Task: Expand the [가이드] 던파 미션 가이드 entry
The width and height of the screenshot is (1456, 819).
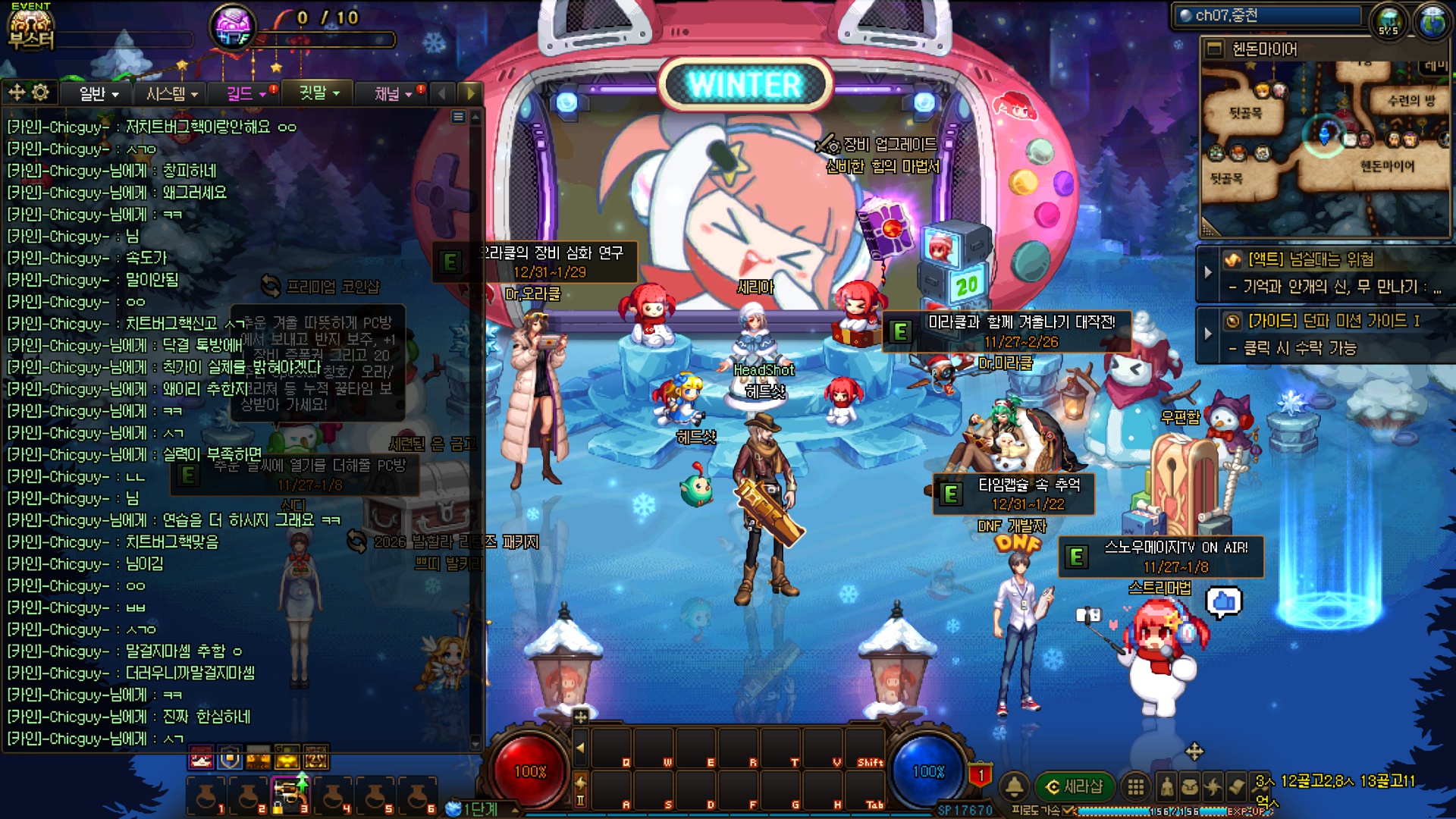Action: pyautogui.click(x=1208, y=334)
